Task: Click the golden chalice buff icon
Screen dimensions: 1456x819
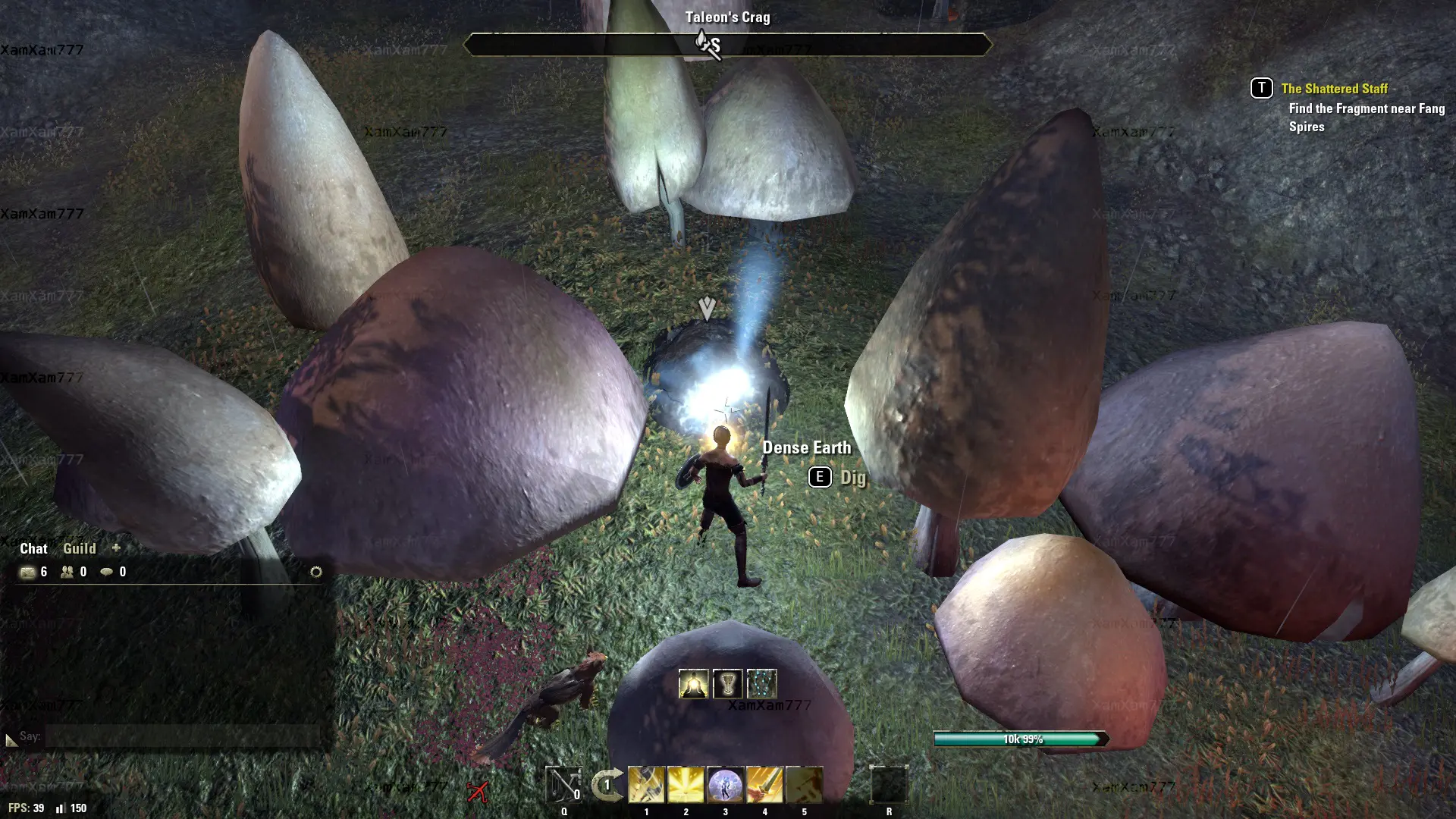Action: [727, 684]
